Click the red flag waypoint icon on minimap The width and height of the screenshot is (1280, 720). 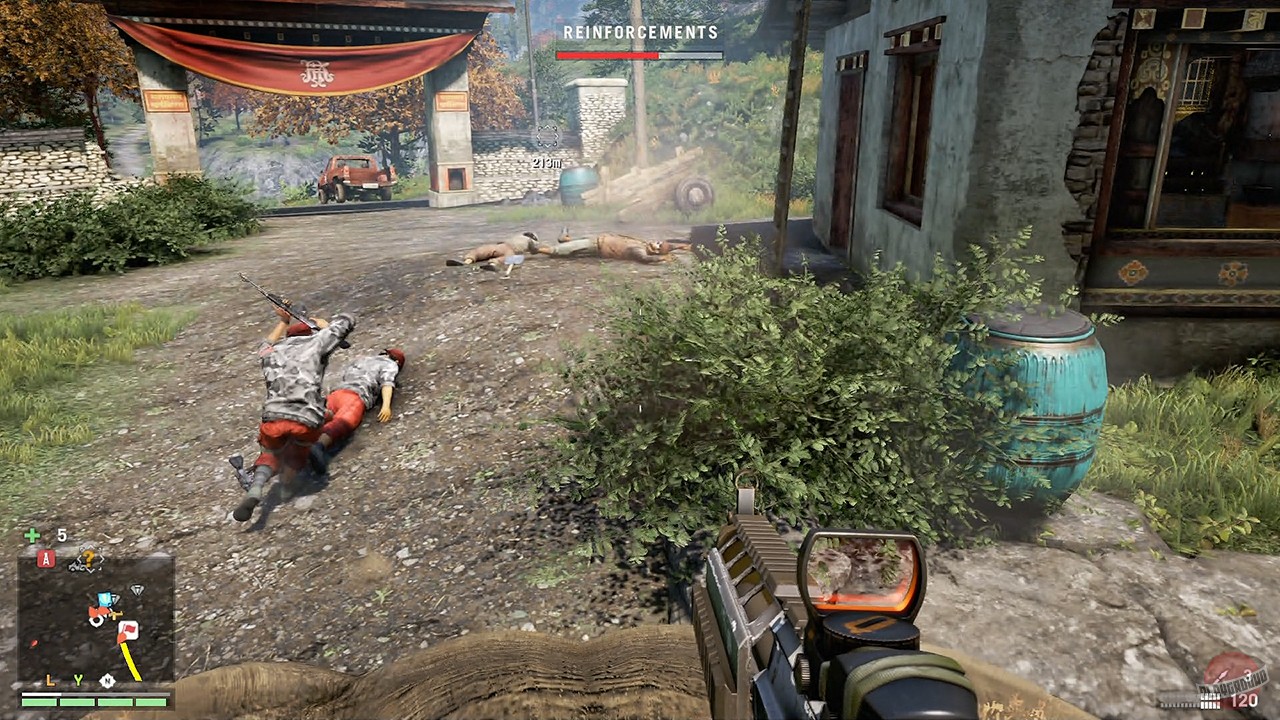(128, 628)
